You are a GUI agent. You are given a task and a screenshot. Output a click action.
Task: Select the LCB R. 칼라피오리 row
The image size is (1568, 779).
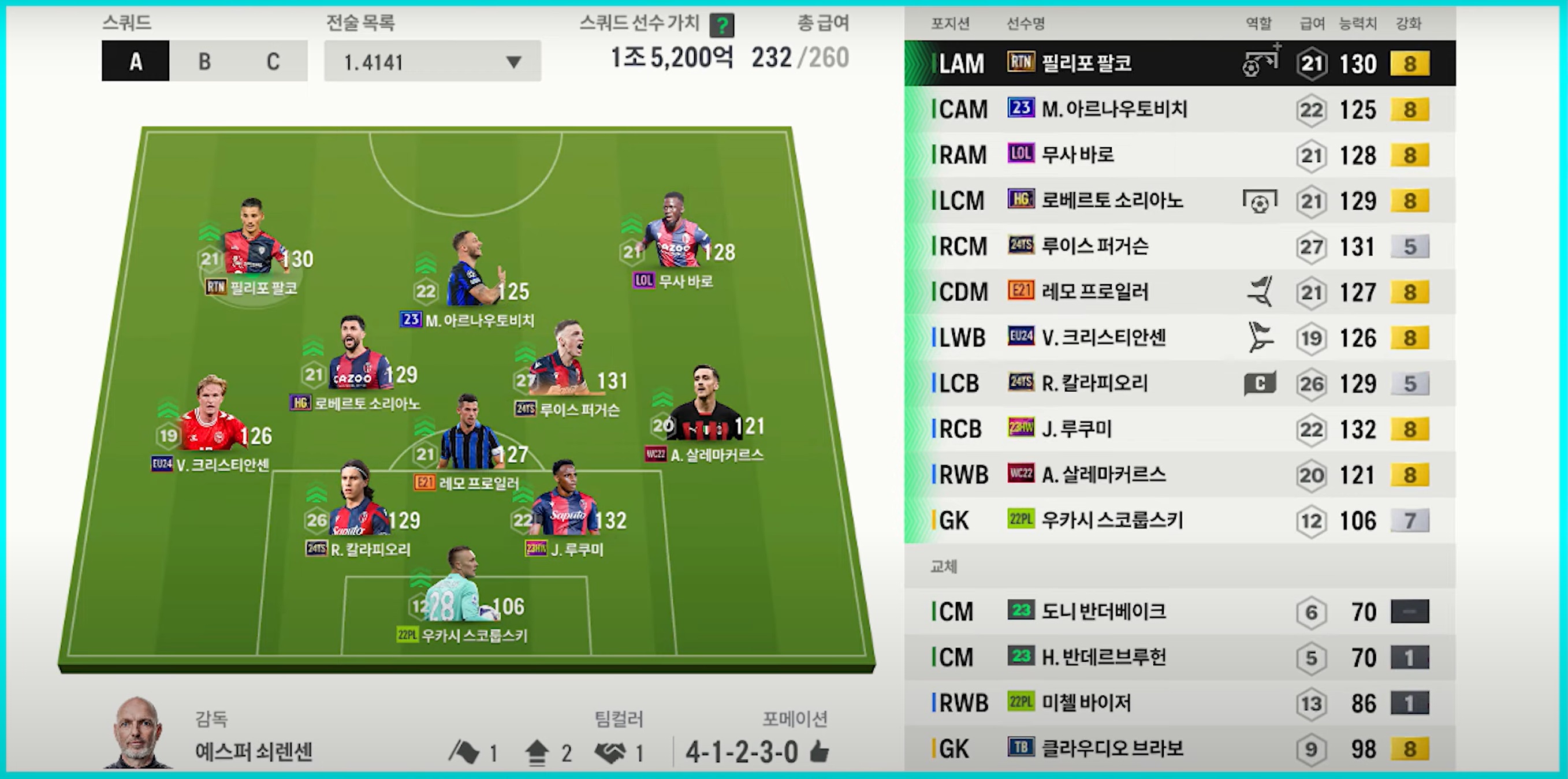1179,383
